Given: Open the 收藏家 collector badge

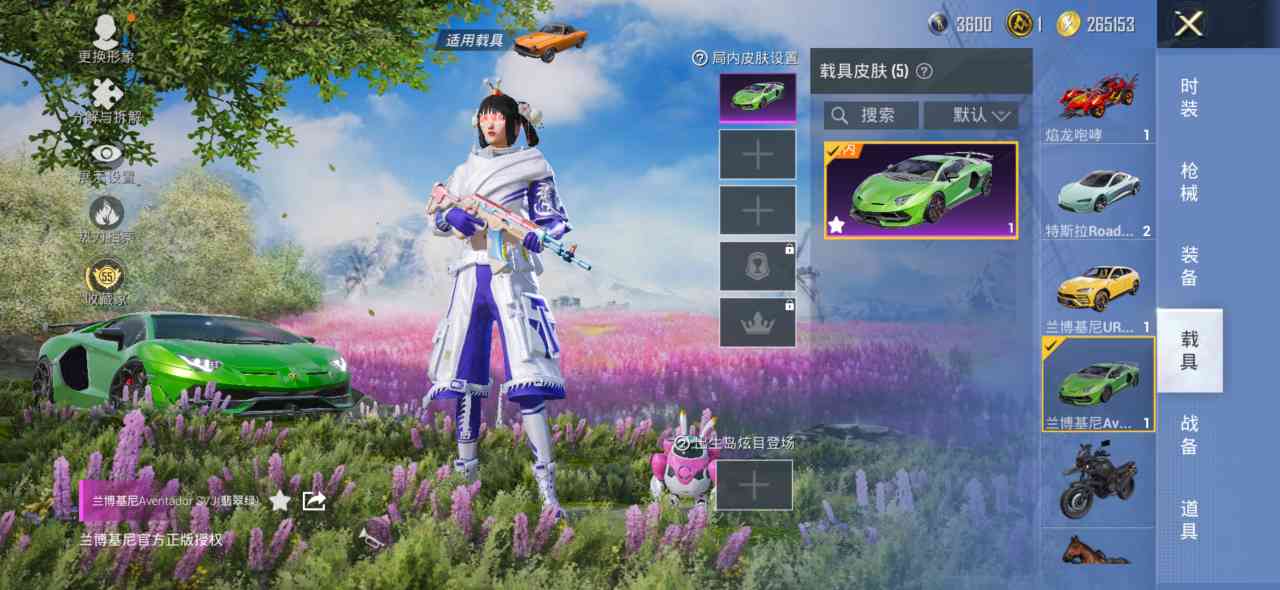Looking at the screenshot, I should click(106, 280).
